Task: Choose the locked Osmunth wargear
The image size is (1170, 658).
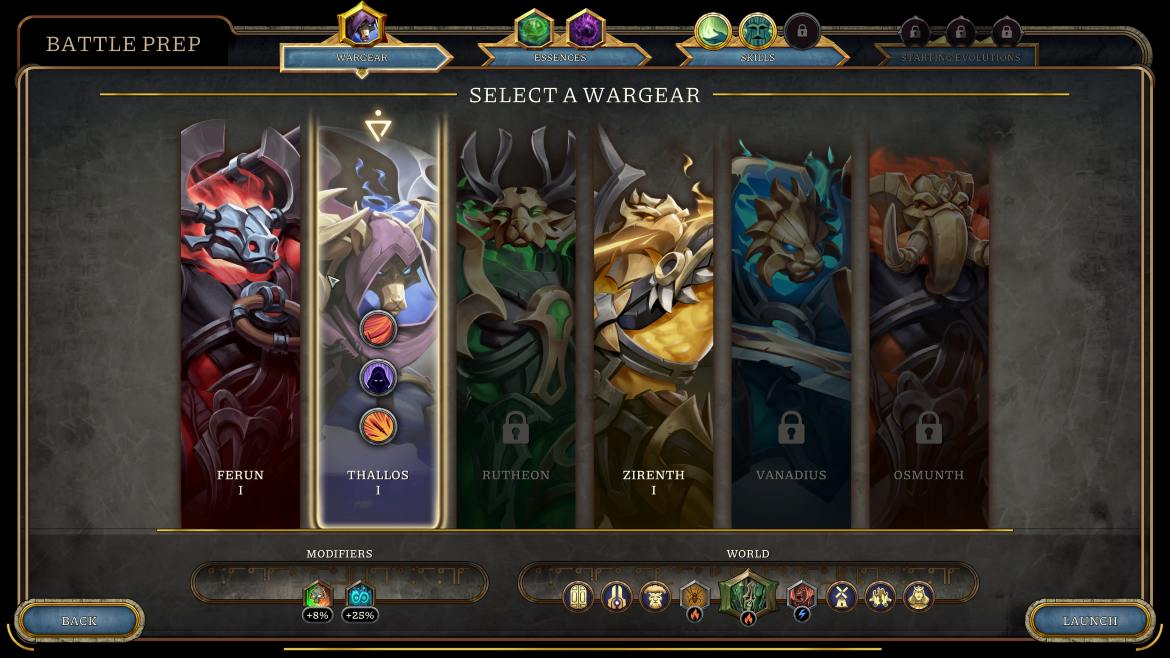Action: point(929,330)
